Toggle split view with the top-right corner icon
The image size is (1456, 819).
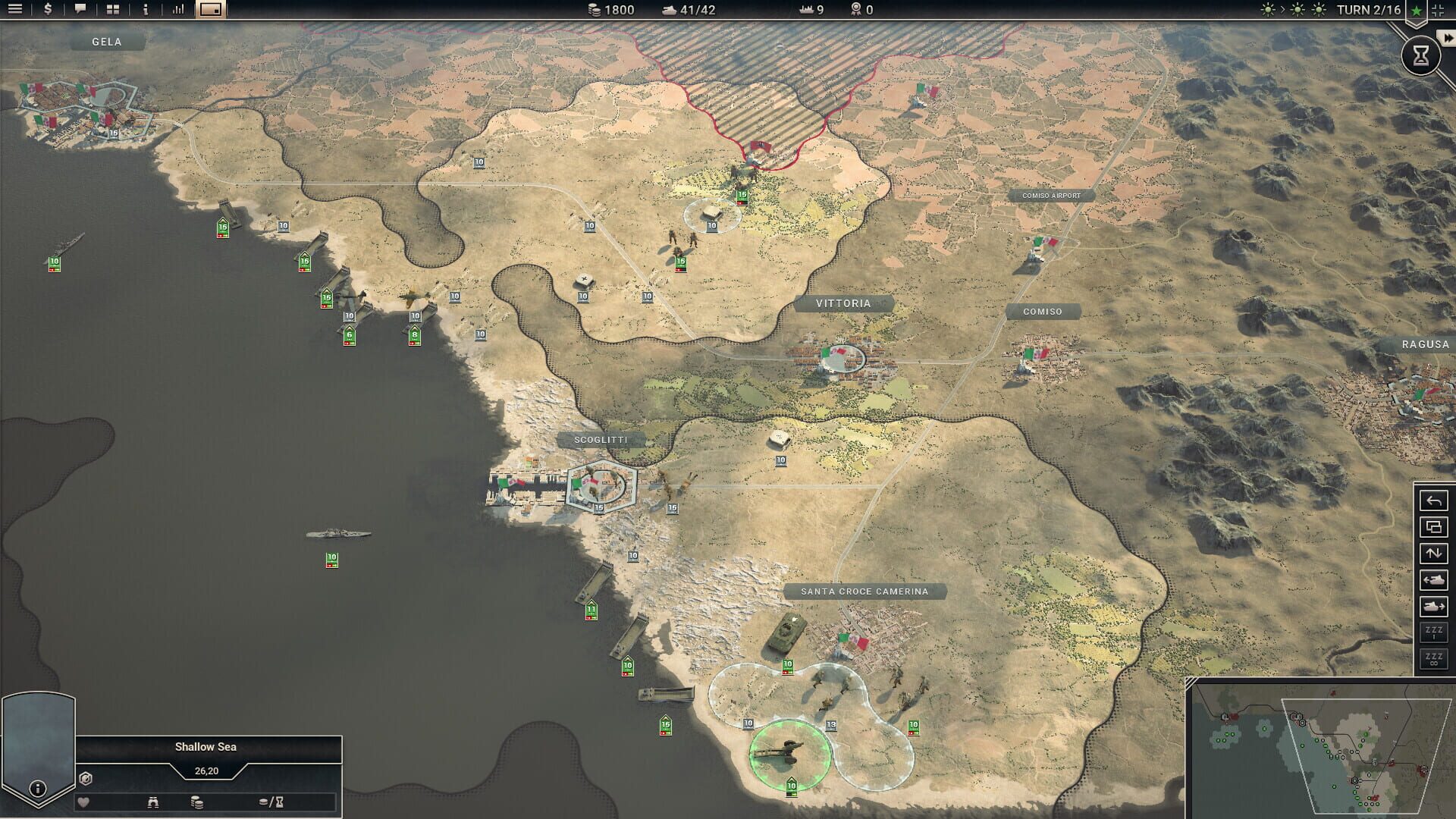1439,11
